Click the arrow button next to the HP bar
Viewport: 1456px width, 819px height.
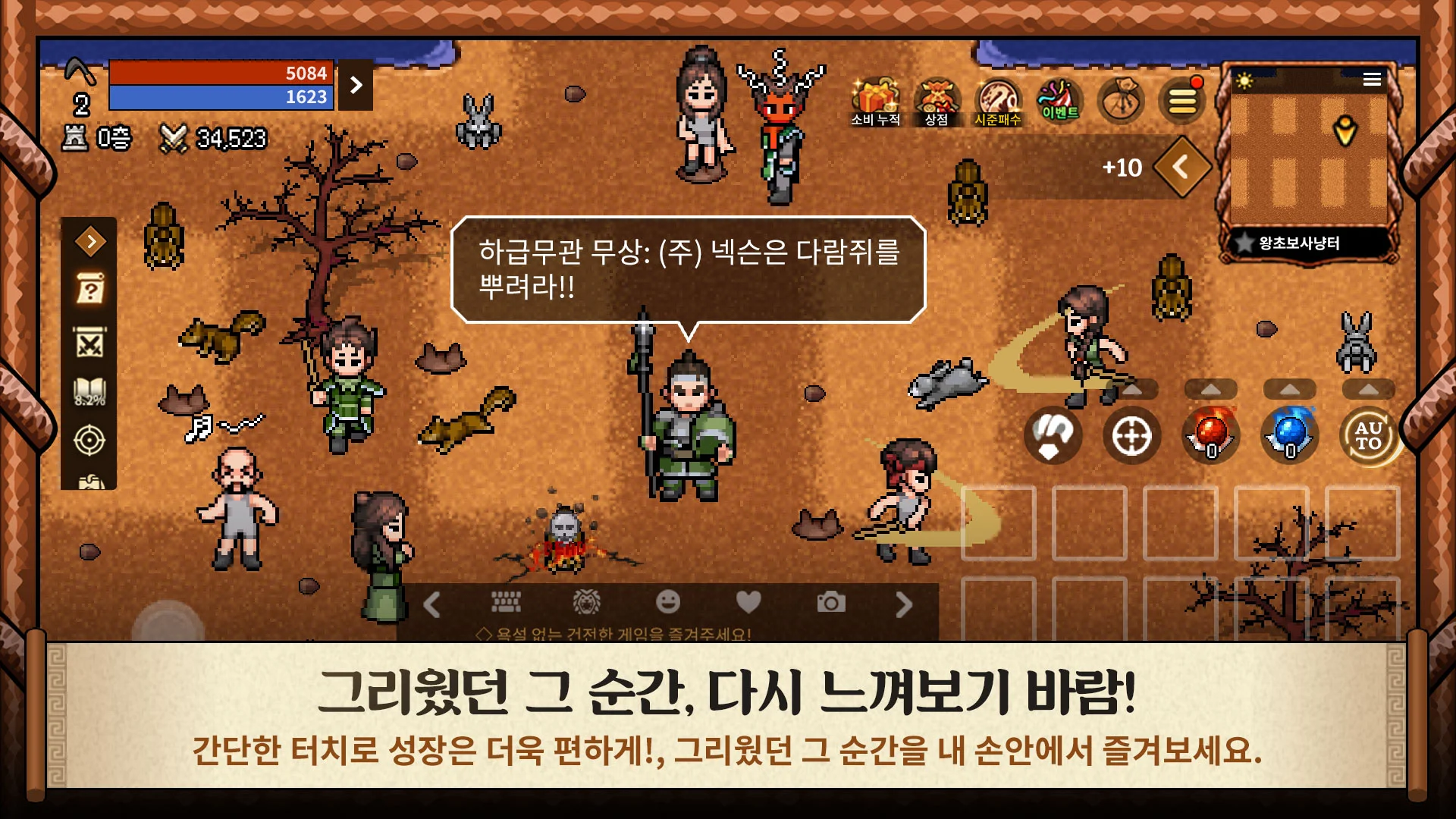pos(356,83)
